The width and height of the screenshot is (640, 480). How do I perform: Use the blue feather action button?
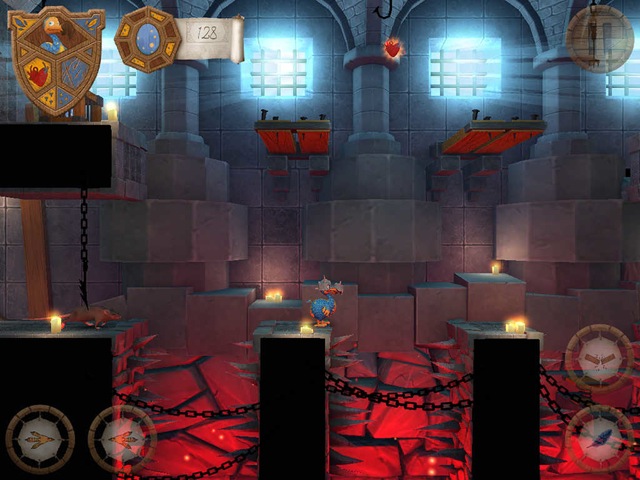point(598,436)
